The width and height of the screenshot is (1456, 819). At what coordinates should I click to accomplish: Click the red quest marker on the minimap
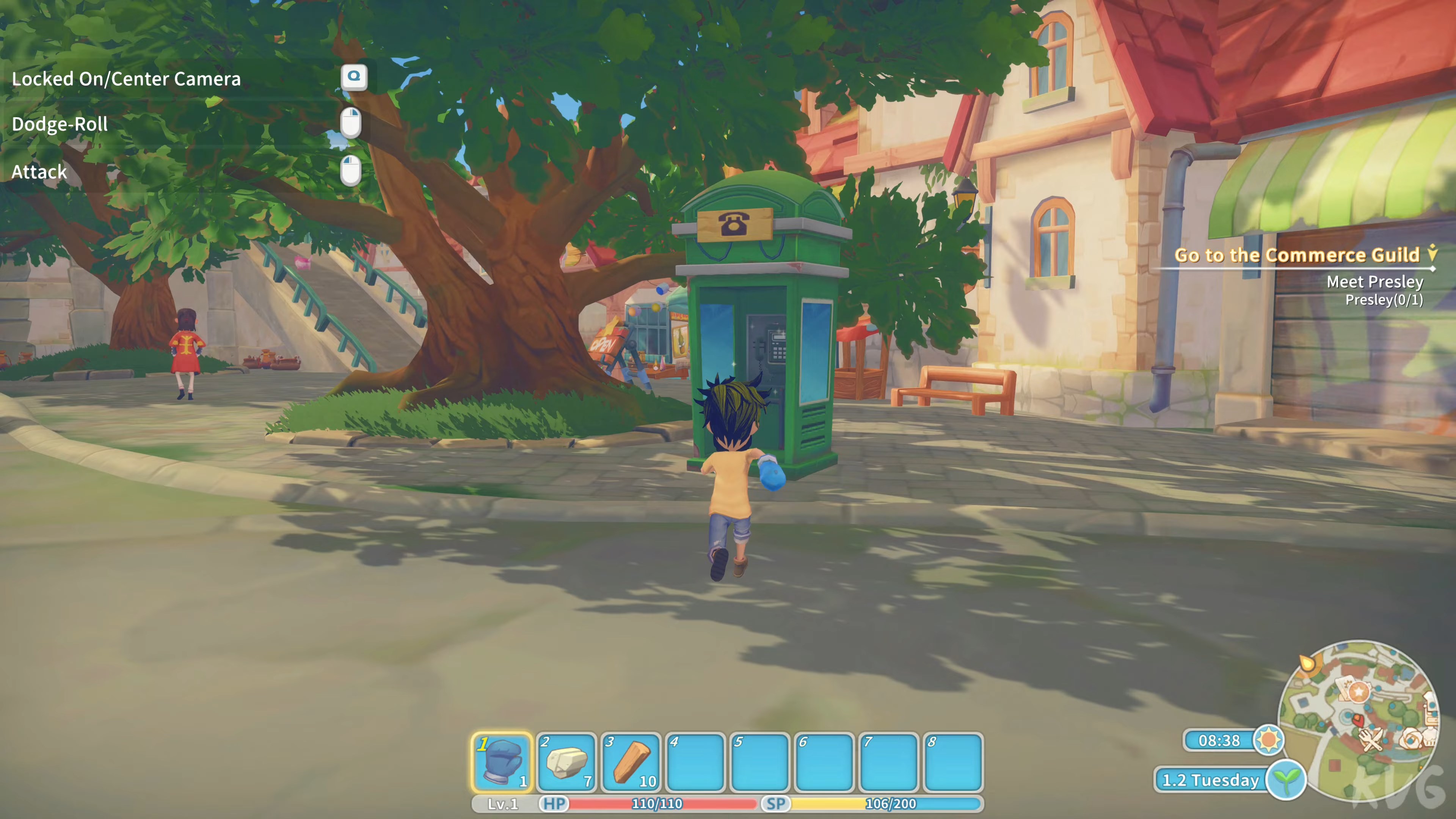(x=1358, y=720)
